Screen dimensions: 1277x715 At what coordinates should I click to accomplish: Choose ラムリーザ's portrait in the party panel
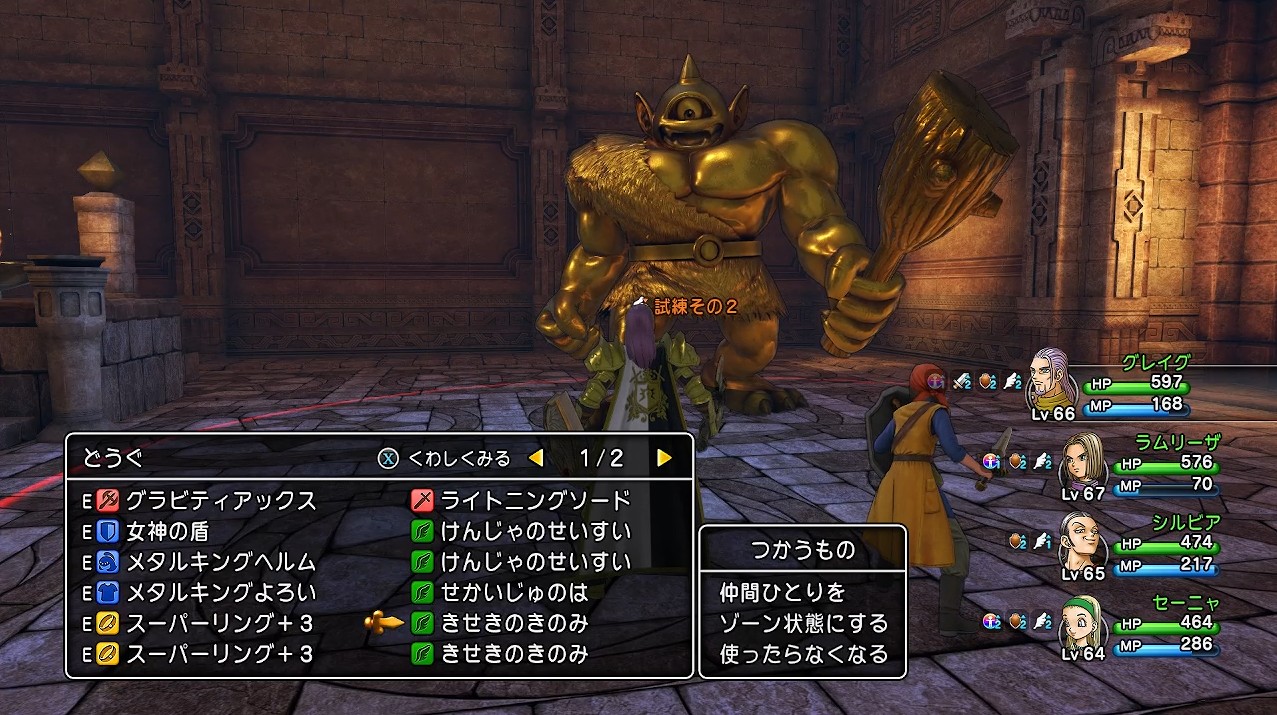[1080, 462]
